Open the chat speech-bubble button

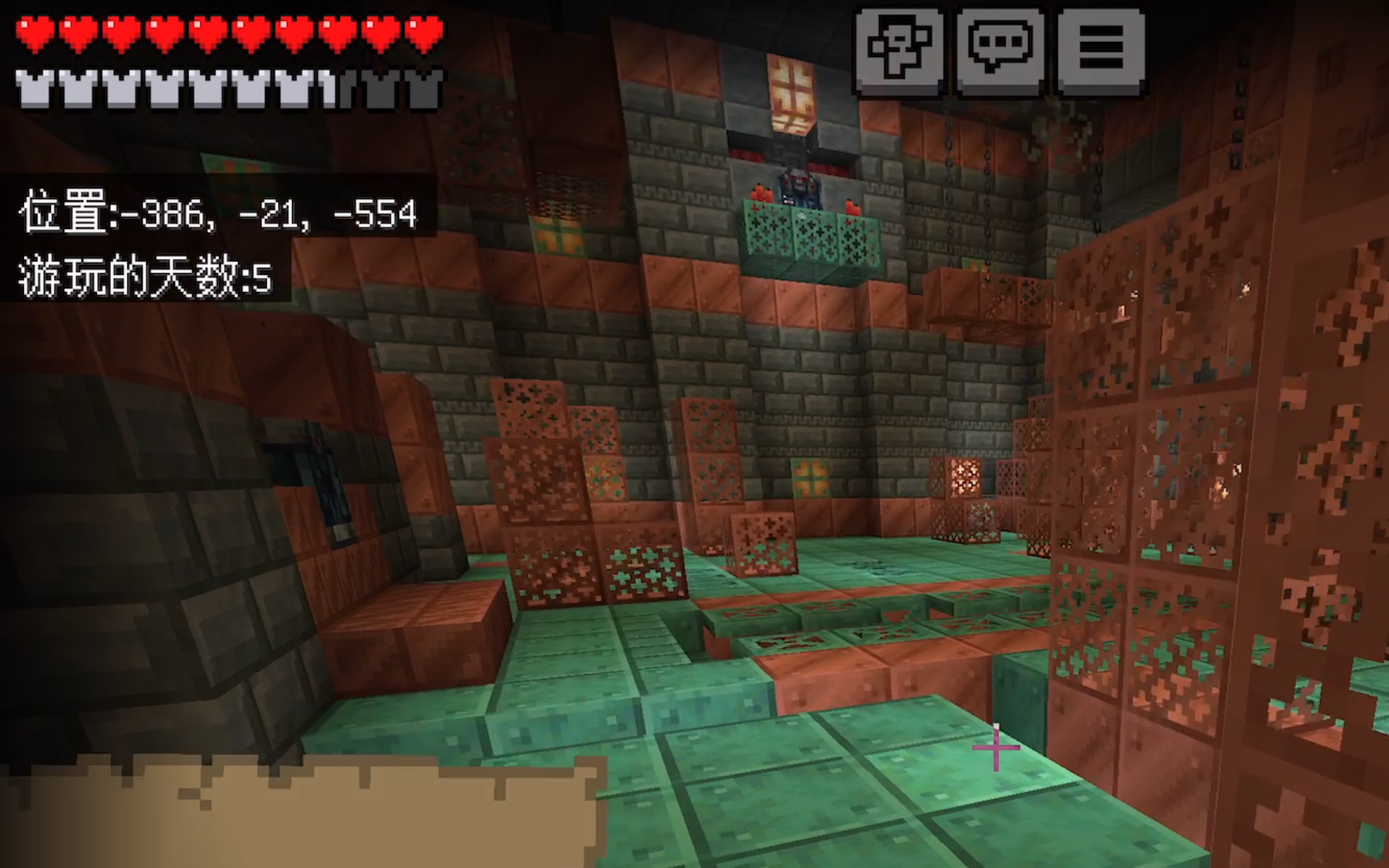click(1000, 51)
